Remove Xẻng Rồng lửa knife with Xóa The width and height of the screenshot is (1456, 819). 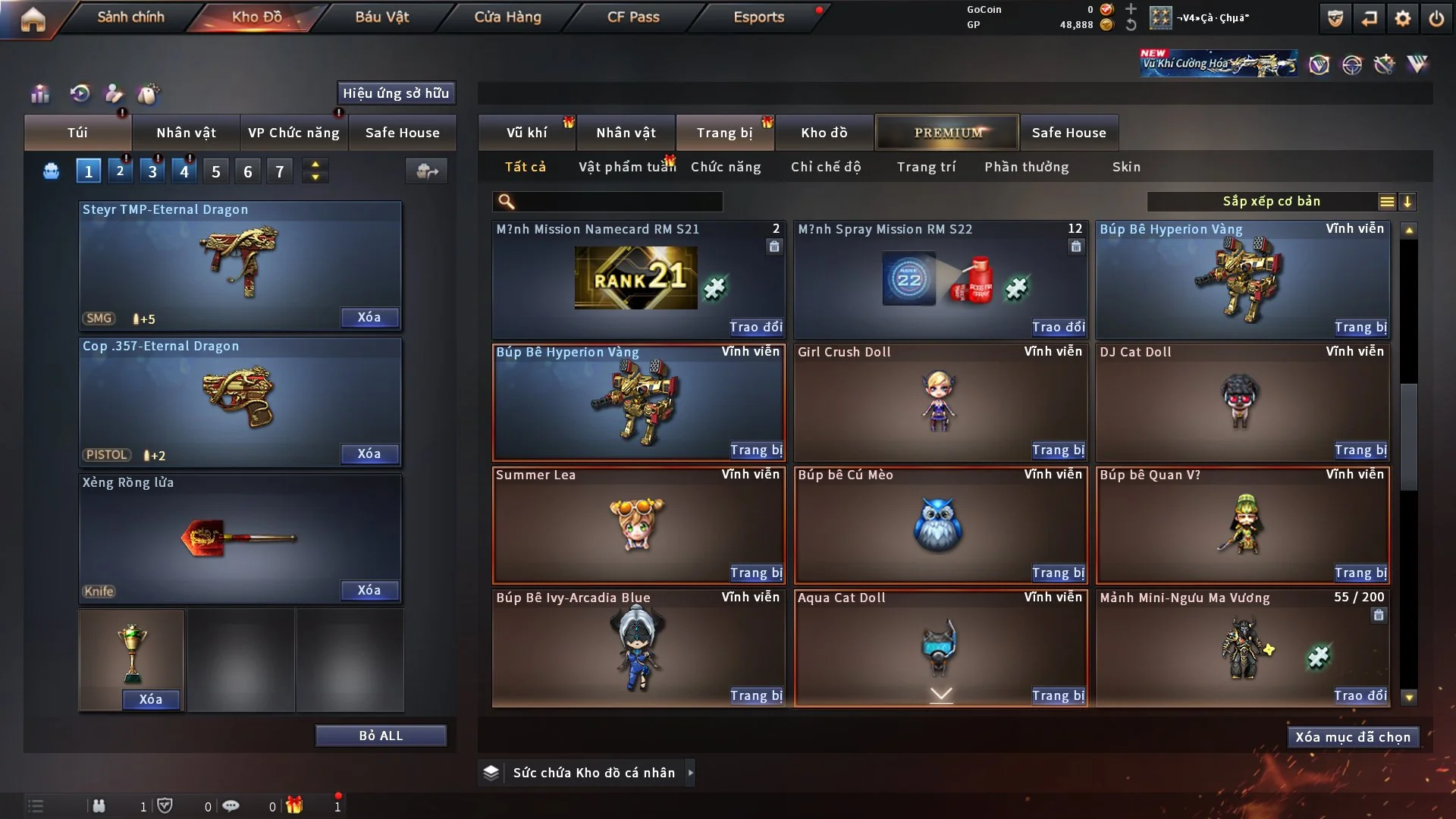coord(369,590)
